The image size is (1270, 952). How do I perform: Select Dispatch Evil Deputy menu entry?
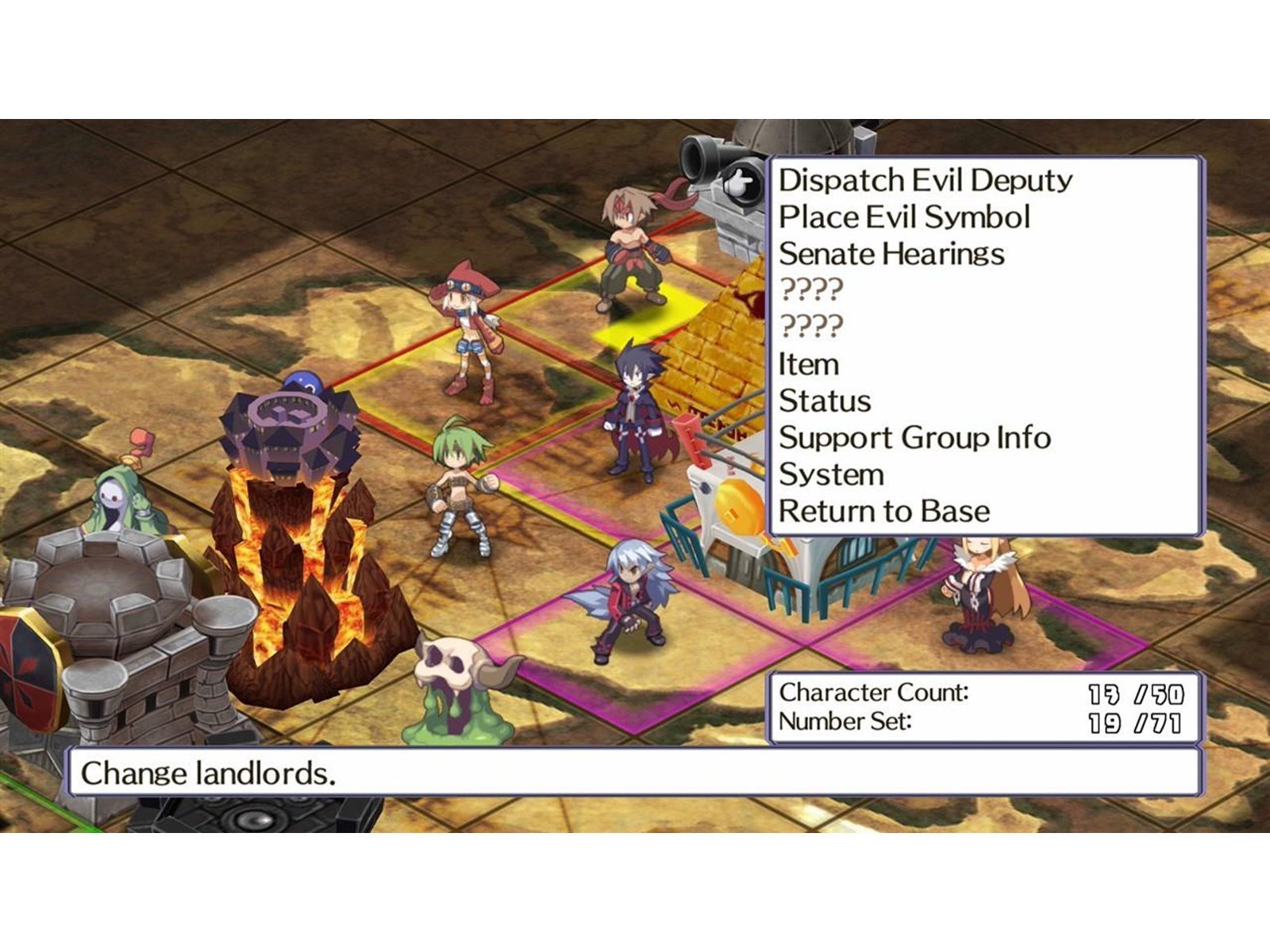point(925,181)
